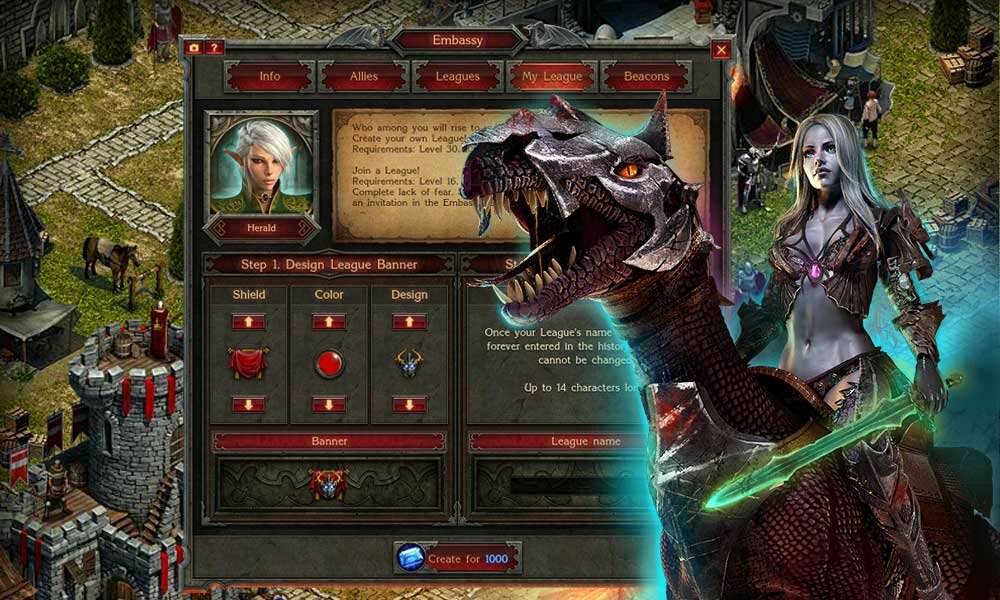The height and width of the screenshot is (600, 1000).
Task: Open the Allies tab
Action: (x=364, y=77)
